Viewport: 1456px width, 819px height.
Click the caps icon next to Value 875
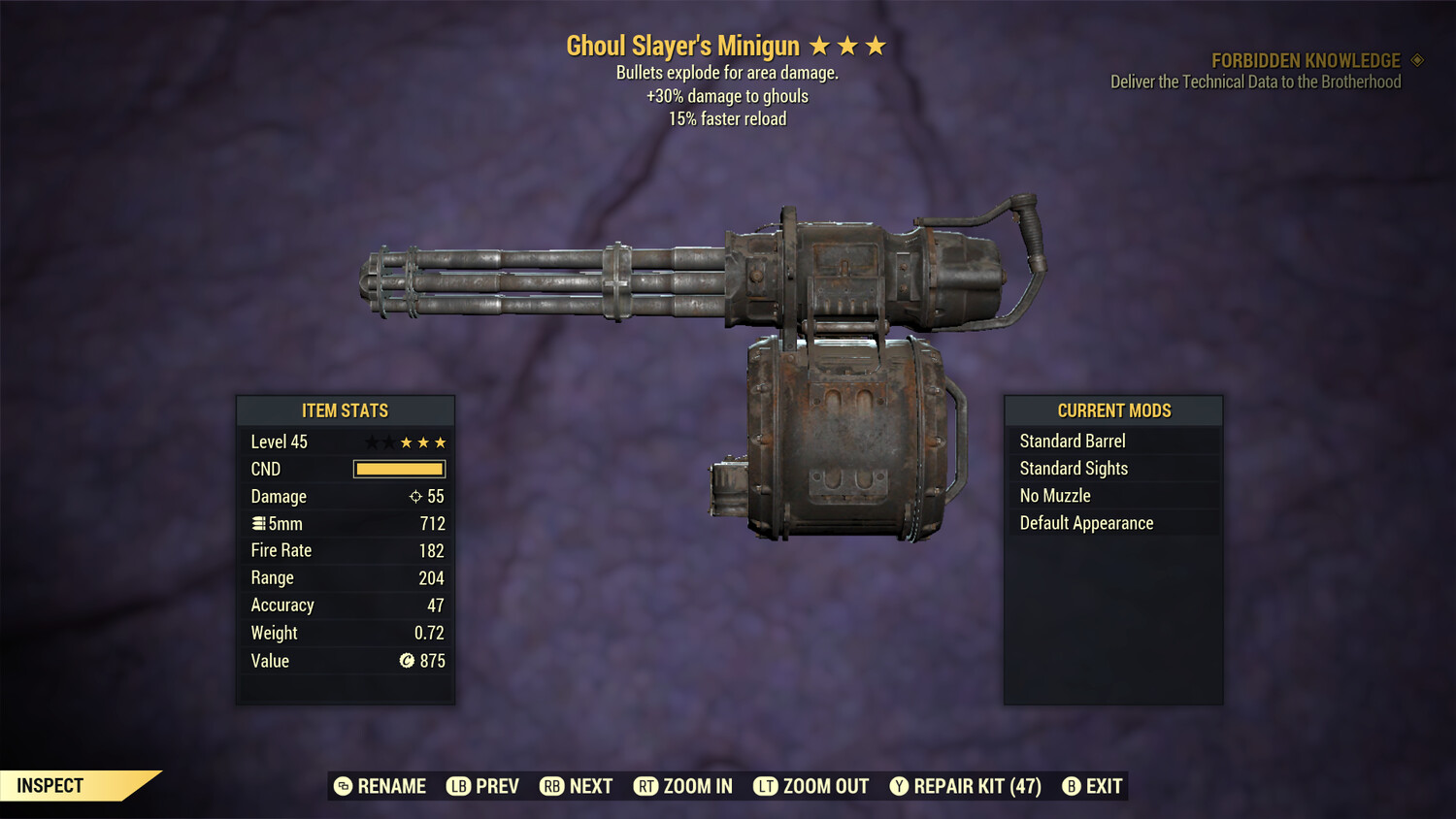click(409, 661)
